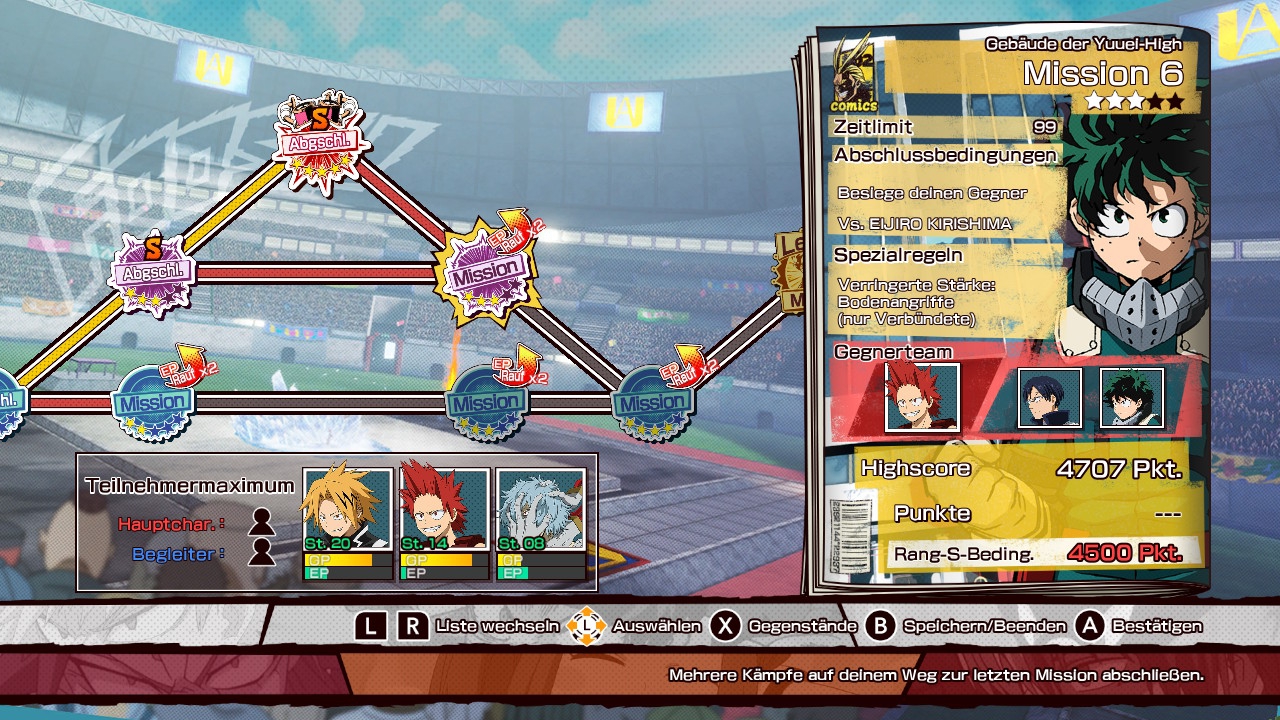This screenshot has width=1280, height=720.
Task: Pick the rightmost blue Mission node
Action: pyautogui.click(x=652, y=404)
